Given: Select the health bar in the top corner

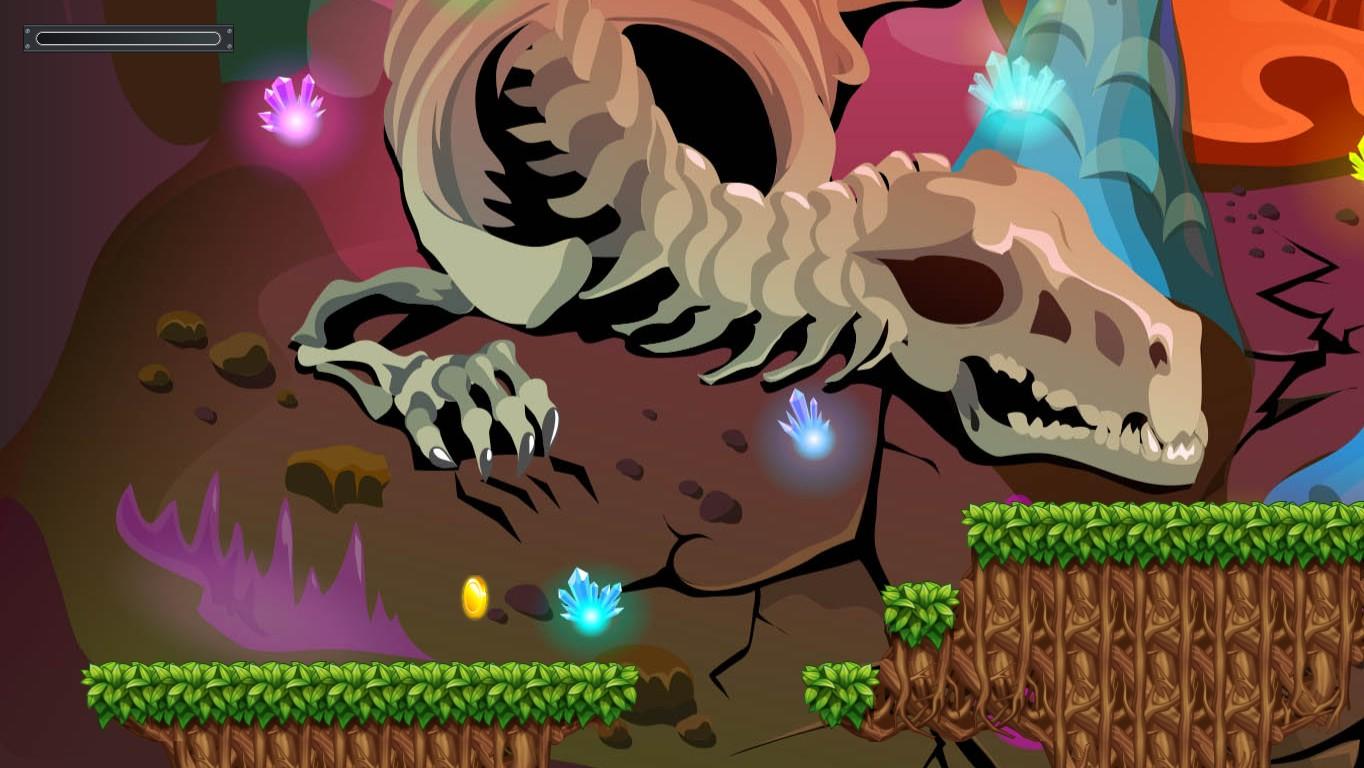Looking at the screenshot, I should pyautogui.click(x=127, y=38).
